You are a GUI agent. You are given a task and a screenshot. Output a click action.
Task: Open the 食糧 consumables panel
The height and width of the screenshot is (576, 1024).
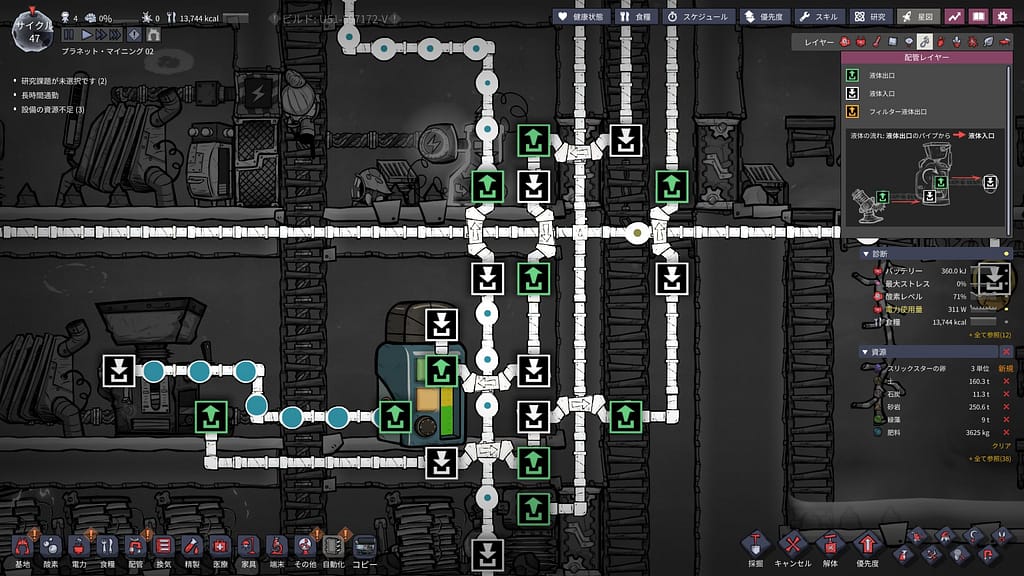(637, 16)
